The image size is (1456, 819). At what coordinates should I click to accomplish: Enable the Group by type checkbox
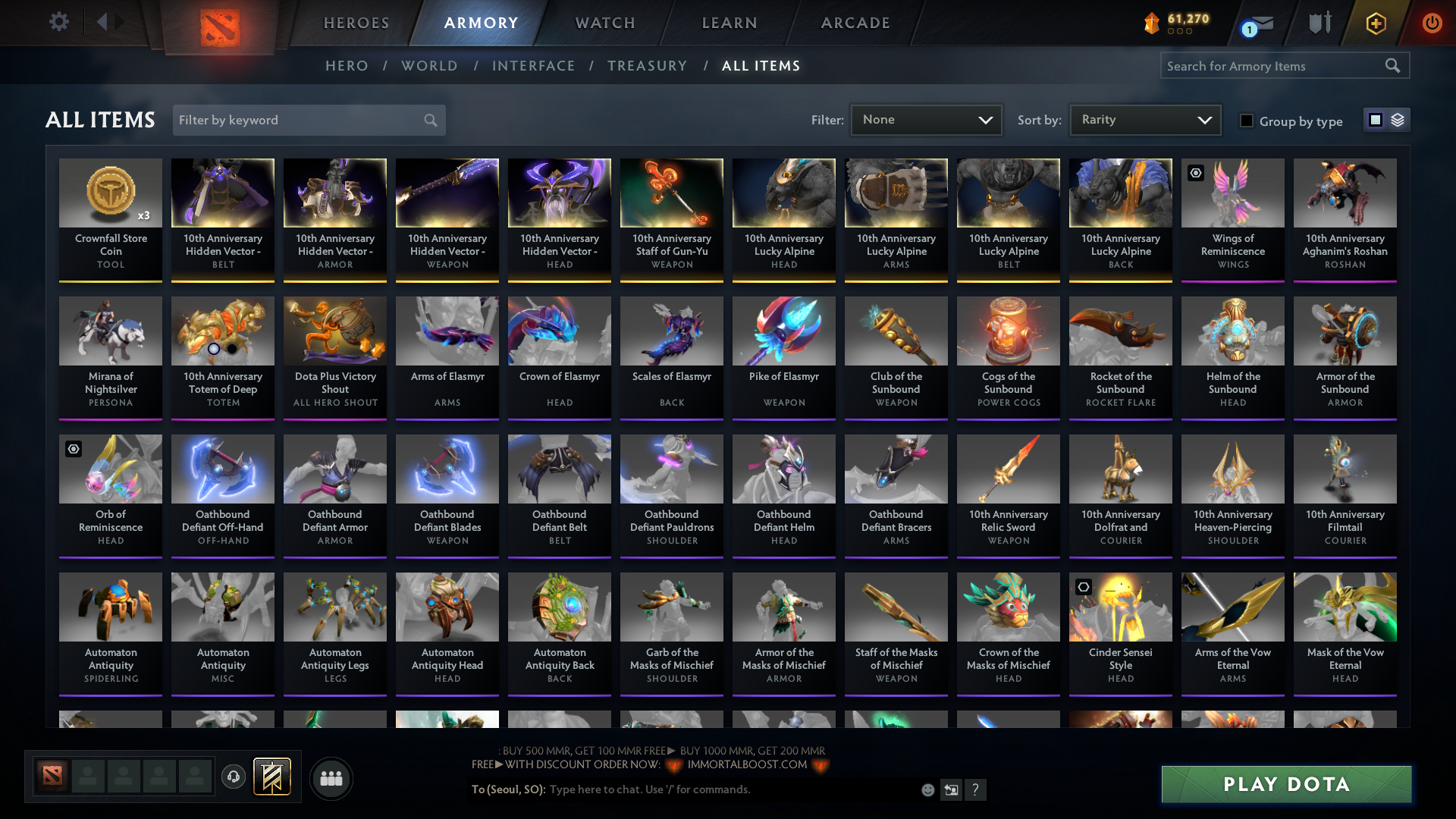click(1247, 121)
